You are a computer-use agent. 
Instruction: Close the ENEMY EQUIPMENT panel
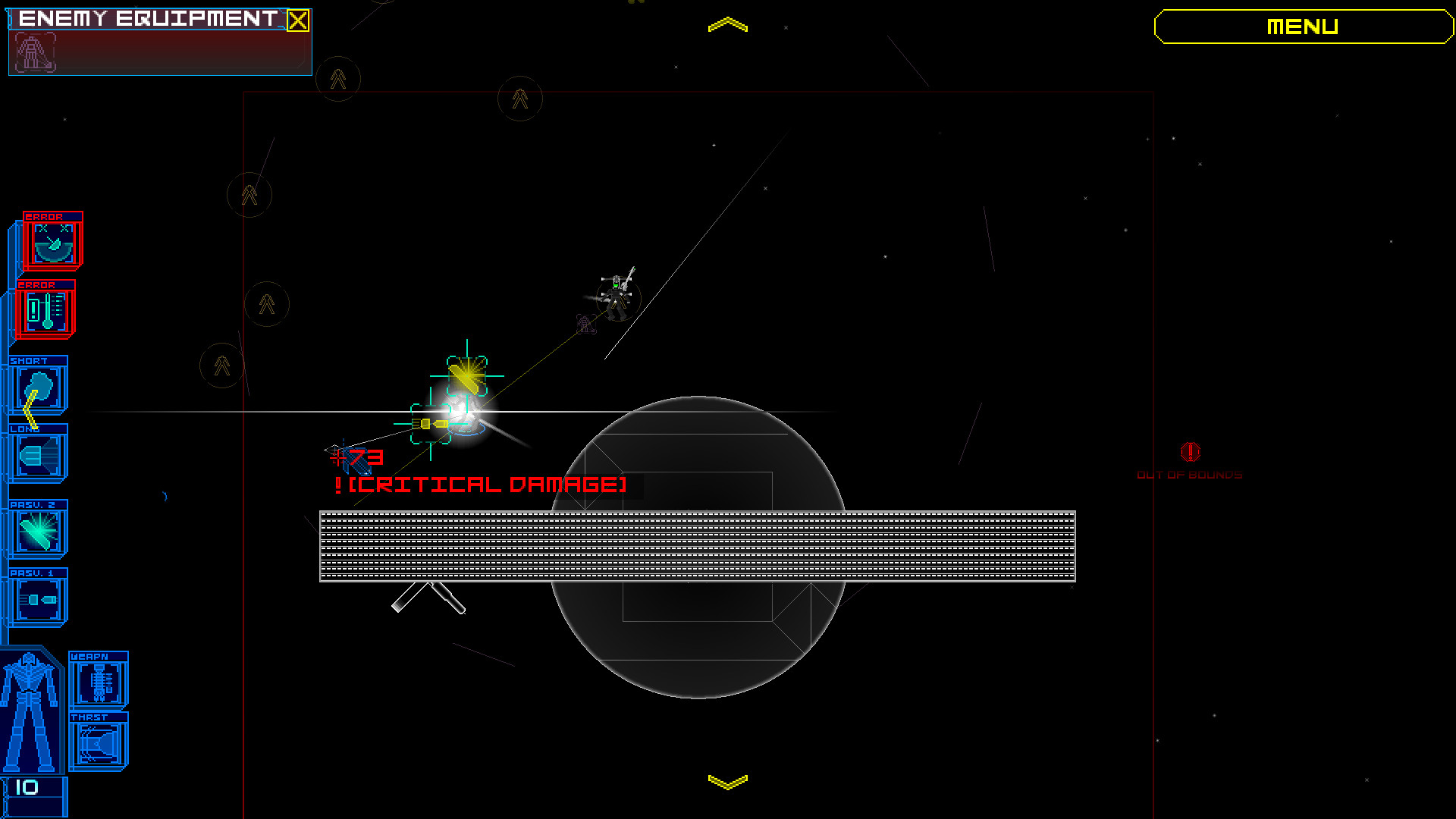[297, 21]
